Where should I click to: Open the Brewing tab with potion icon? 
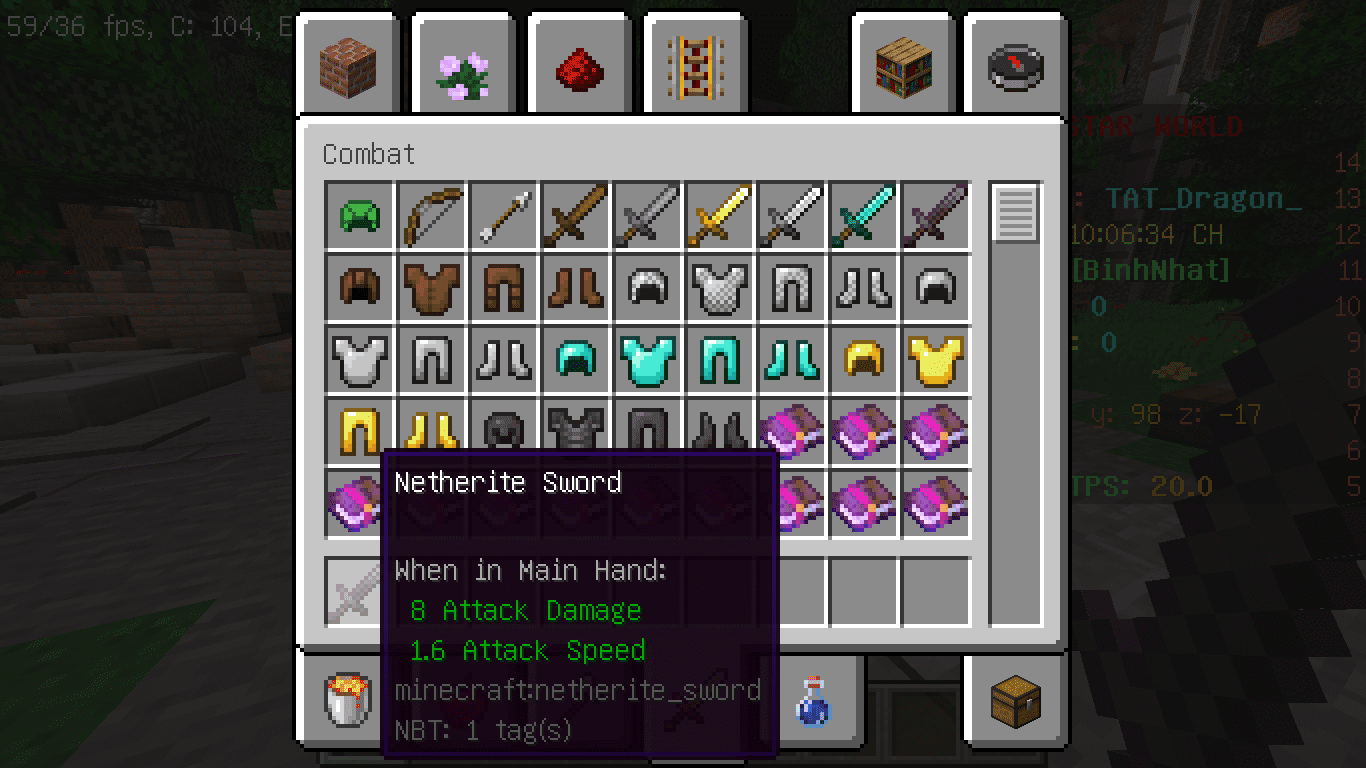pos(815,701)
